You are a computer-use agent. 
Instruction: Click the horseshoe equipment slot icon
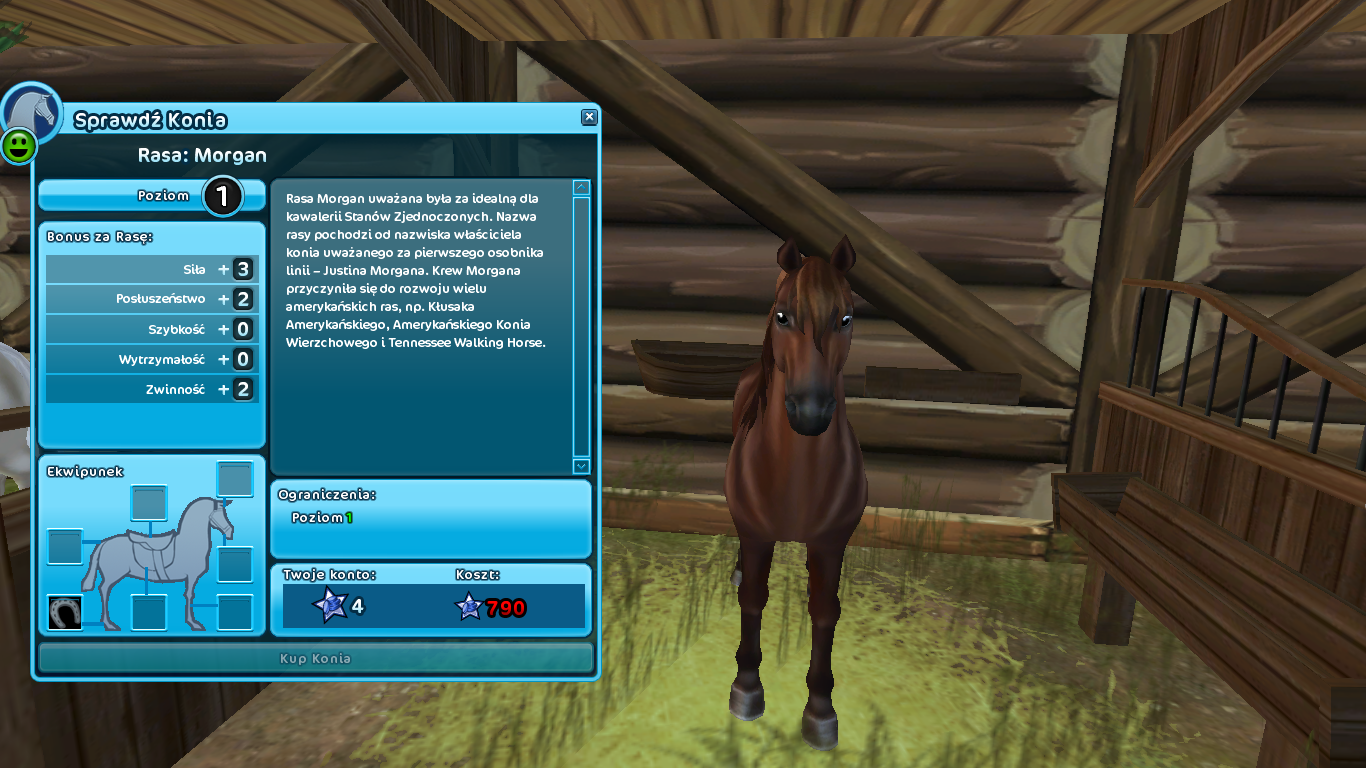65,612
